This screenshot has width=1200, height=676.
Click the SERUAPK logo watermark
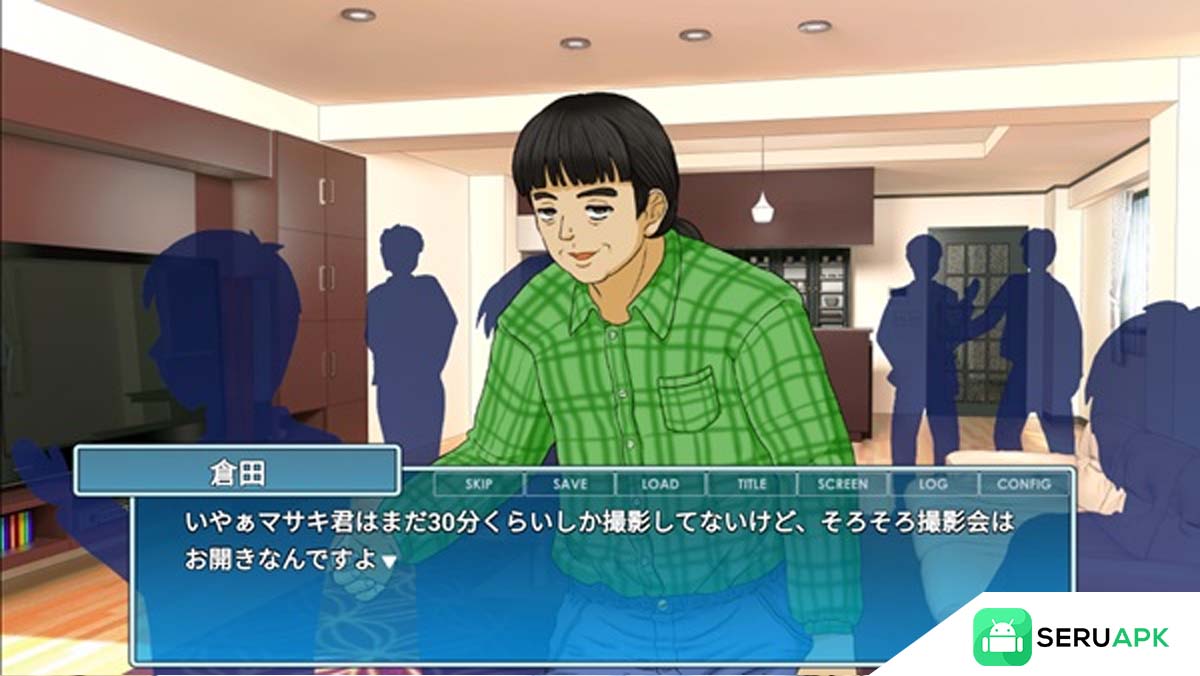(x=1071, y=637)
